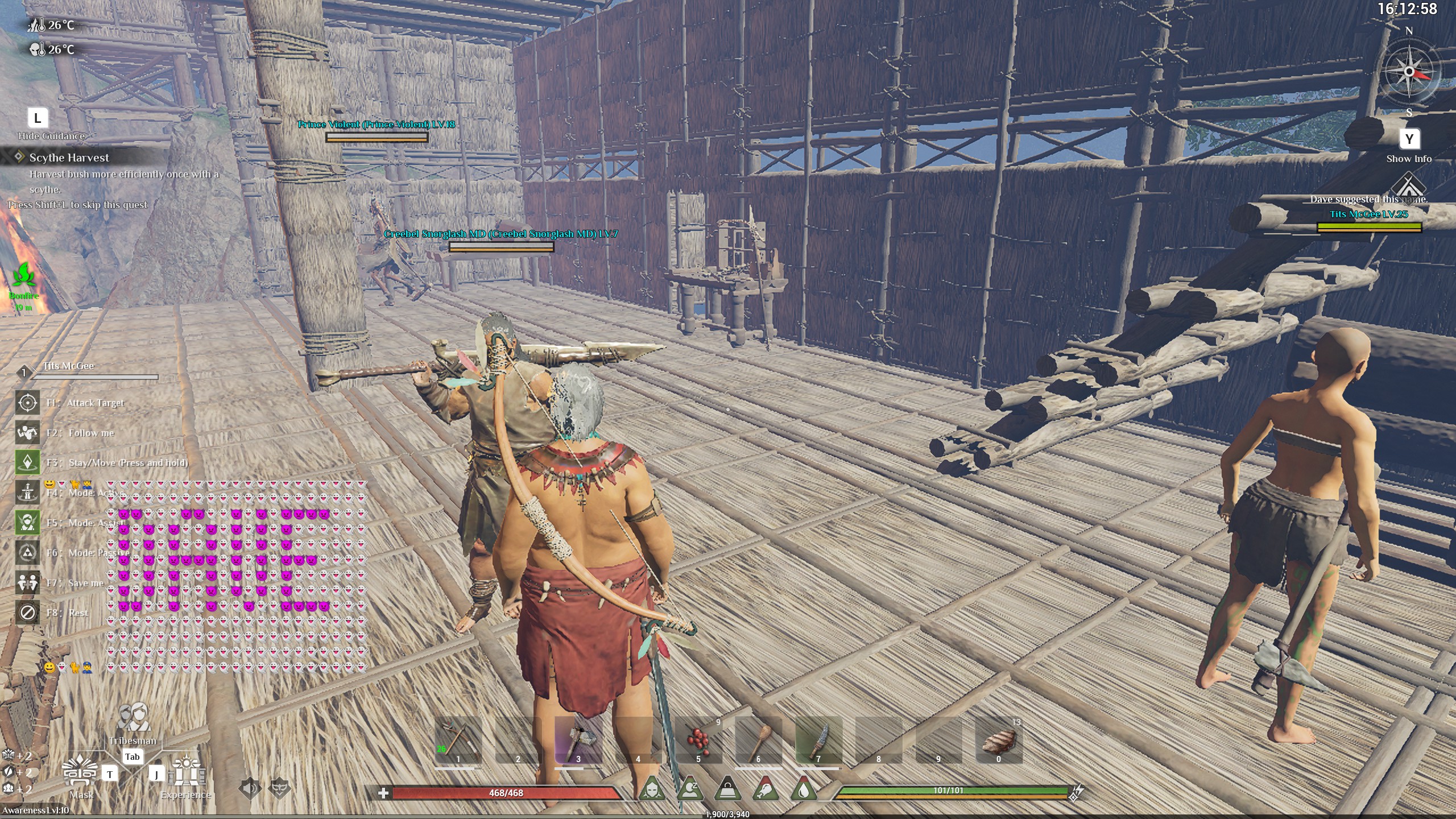This screenshot has height=819, width=1456.
Task: Click the water drop thirst icon
Action: [x=803, y=789]
